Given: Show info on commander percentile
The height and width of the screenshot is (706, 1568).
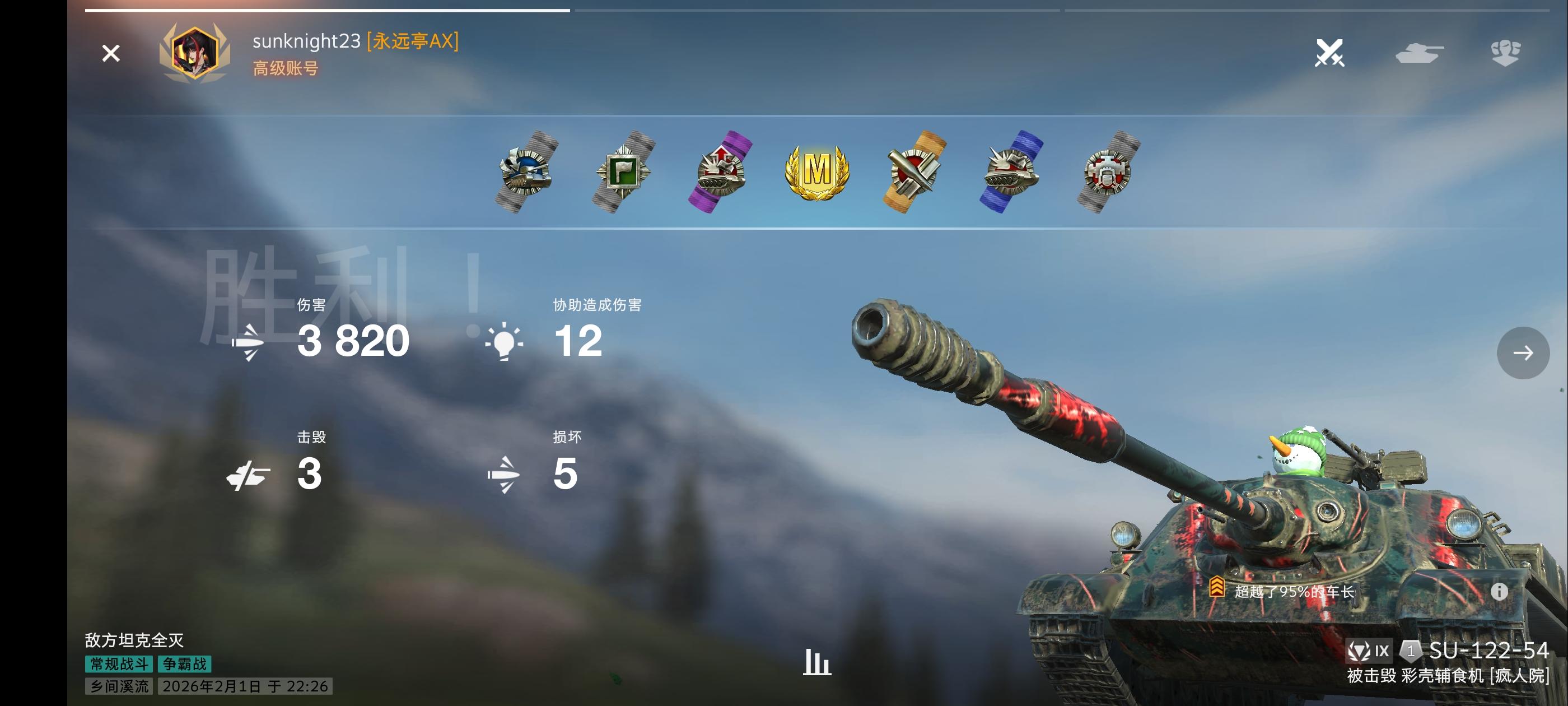Looking at the screenshot, I should [x=1499, y=591].
